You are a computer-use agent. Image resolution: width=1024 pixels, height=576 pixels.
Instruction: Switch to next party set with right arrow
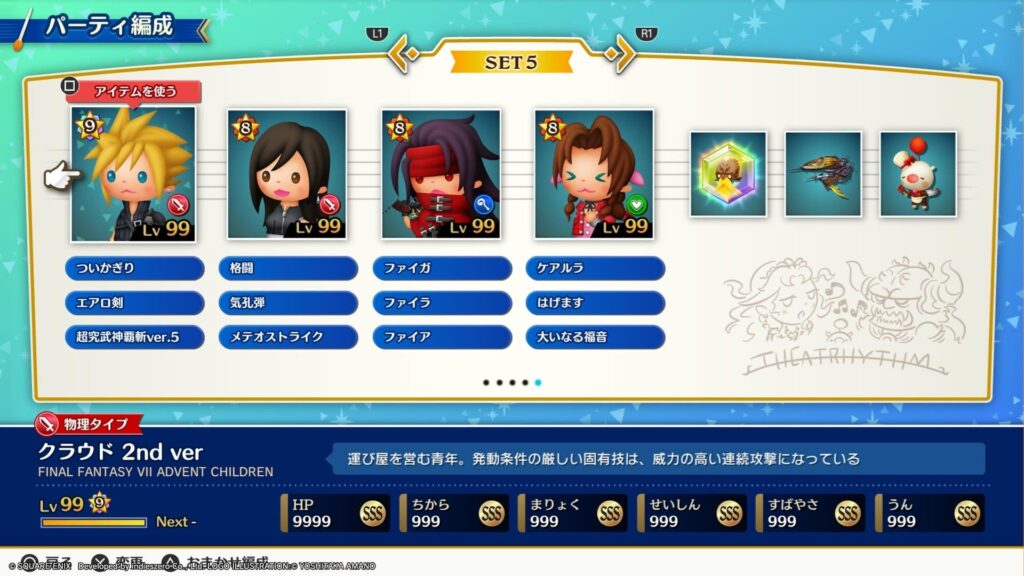pos(621,53)
